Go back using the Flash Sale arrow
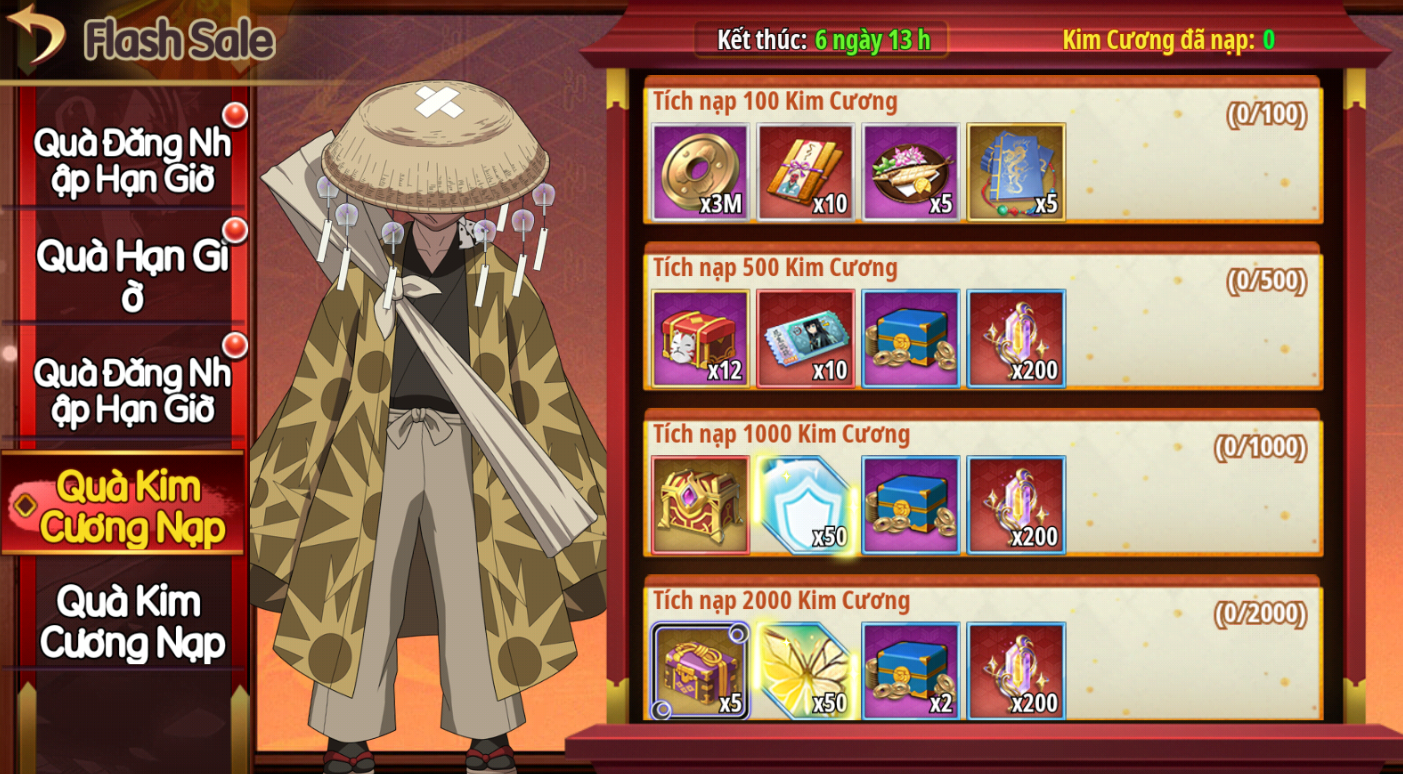The height and width of the screenshot is (774, 1403). 35,34
